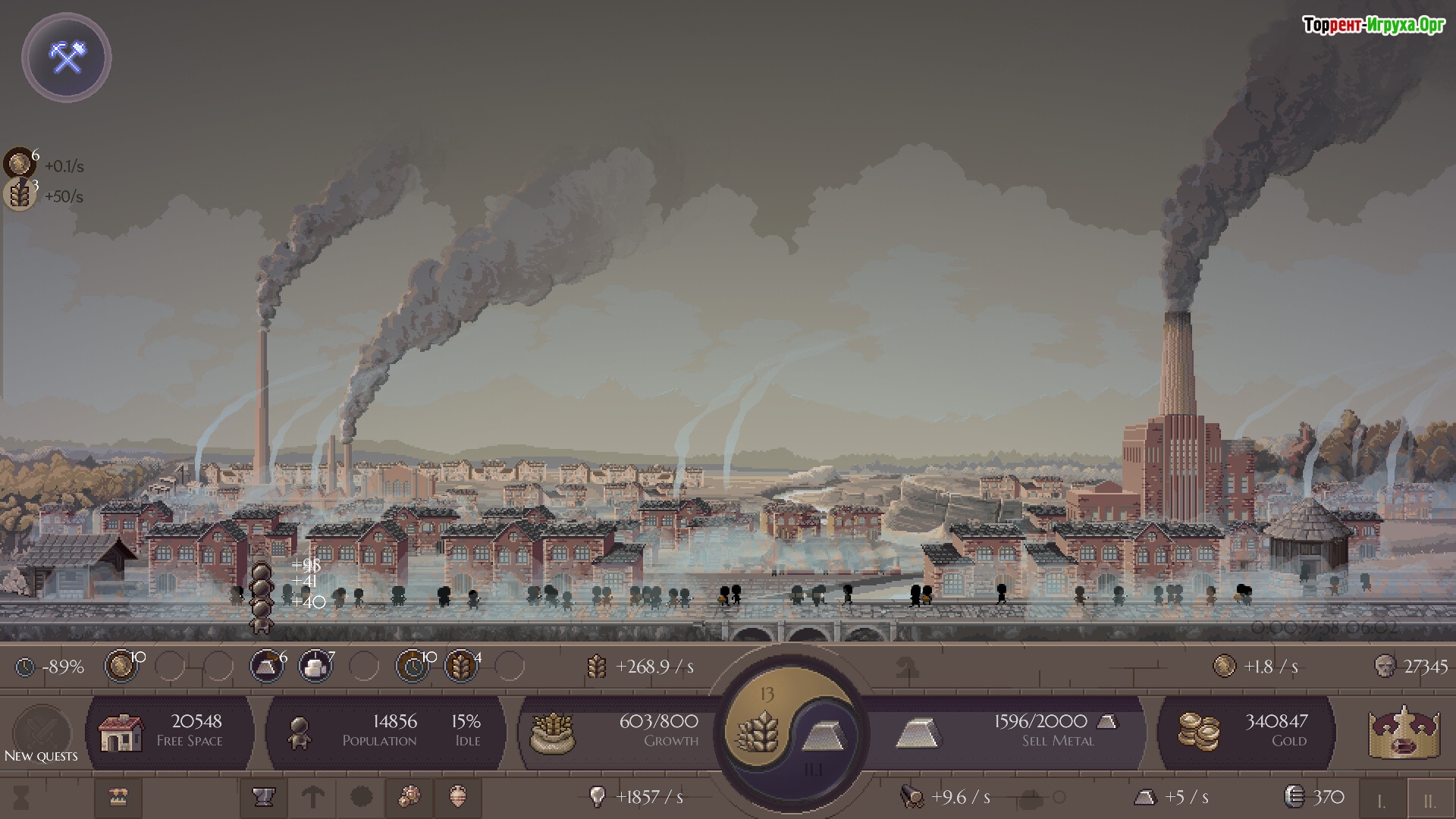The image size is (1456, 819).
Task: Click the grain Growth panel
Action: [x=616, y=731]
